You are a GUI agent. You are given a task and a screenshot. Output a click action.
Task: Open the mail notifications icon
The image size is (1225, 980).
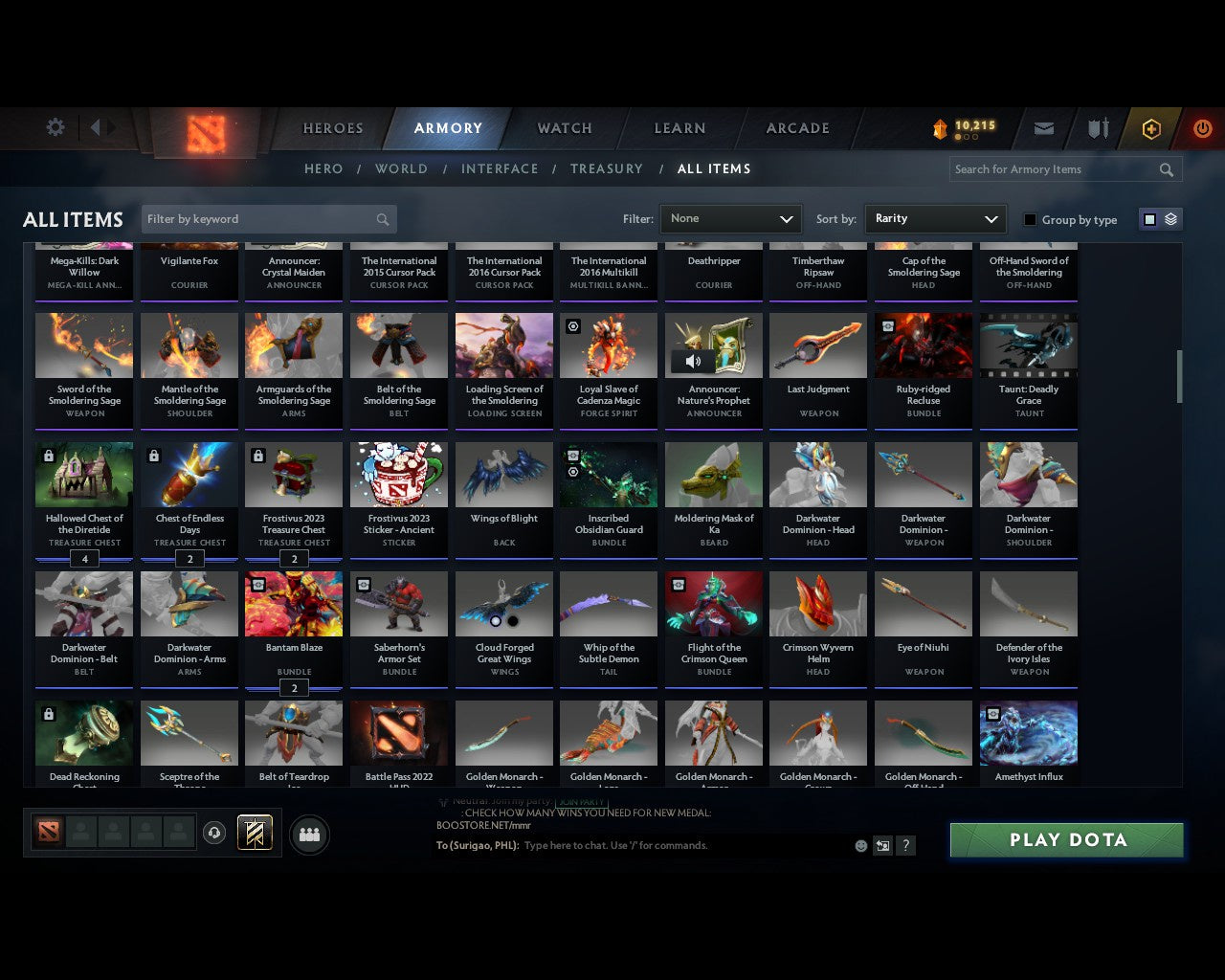pos(1043,128)
